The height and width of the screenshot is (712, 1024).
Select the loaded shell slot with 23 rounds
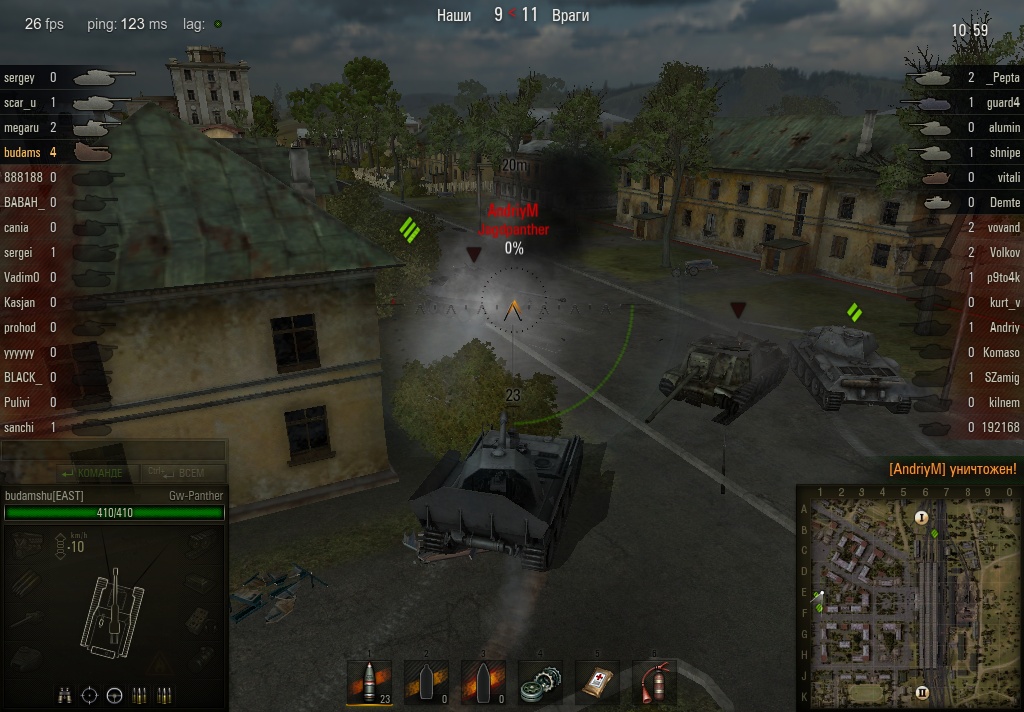coord(369,682)
